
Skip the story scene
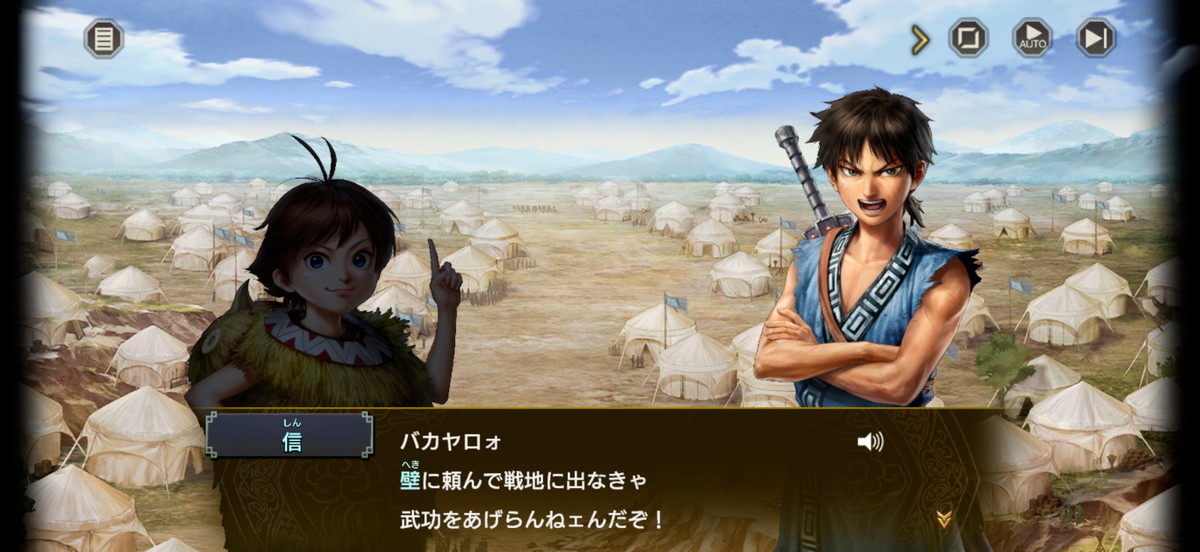tap(1096, 38)
